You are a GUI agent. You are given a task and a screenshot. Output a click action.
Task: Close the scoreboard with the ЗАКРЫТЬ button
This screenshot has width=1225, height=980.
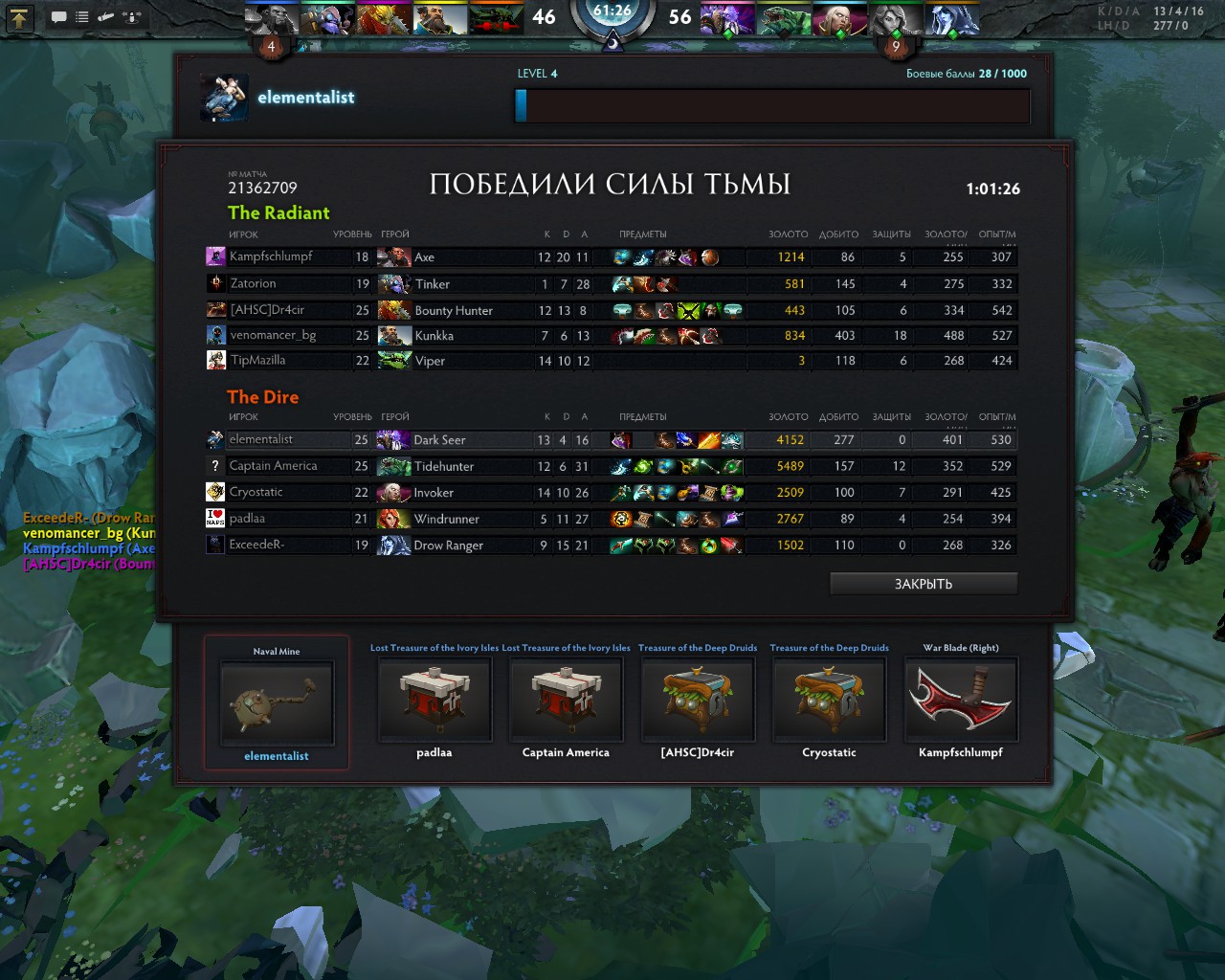(923, 584)
